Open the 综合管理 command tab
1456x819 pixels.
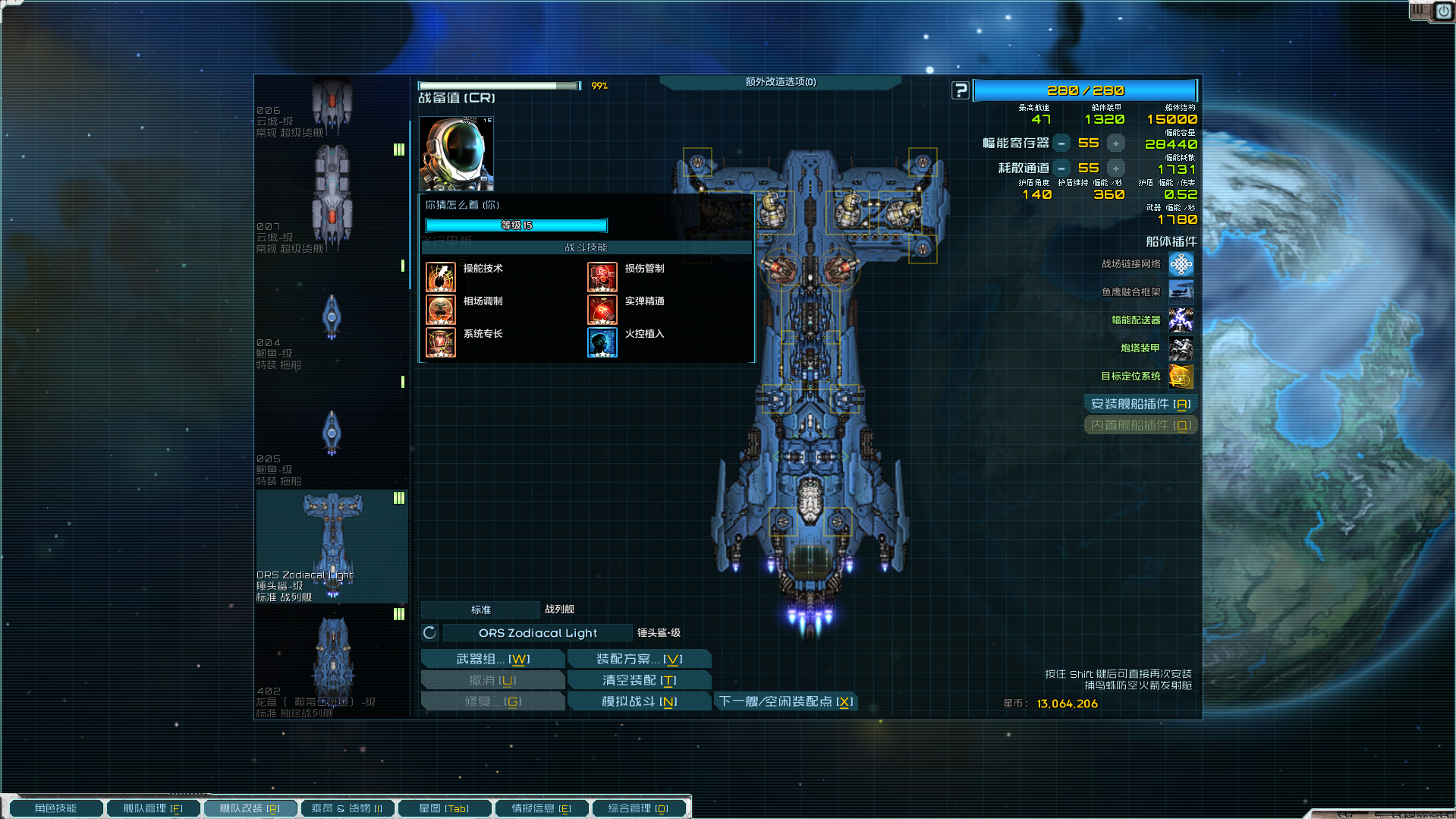point(638,808)
